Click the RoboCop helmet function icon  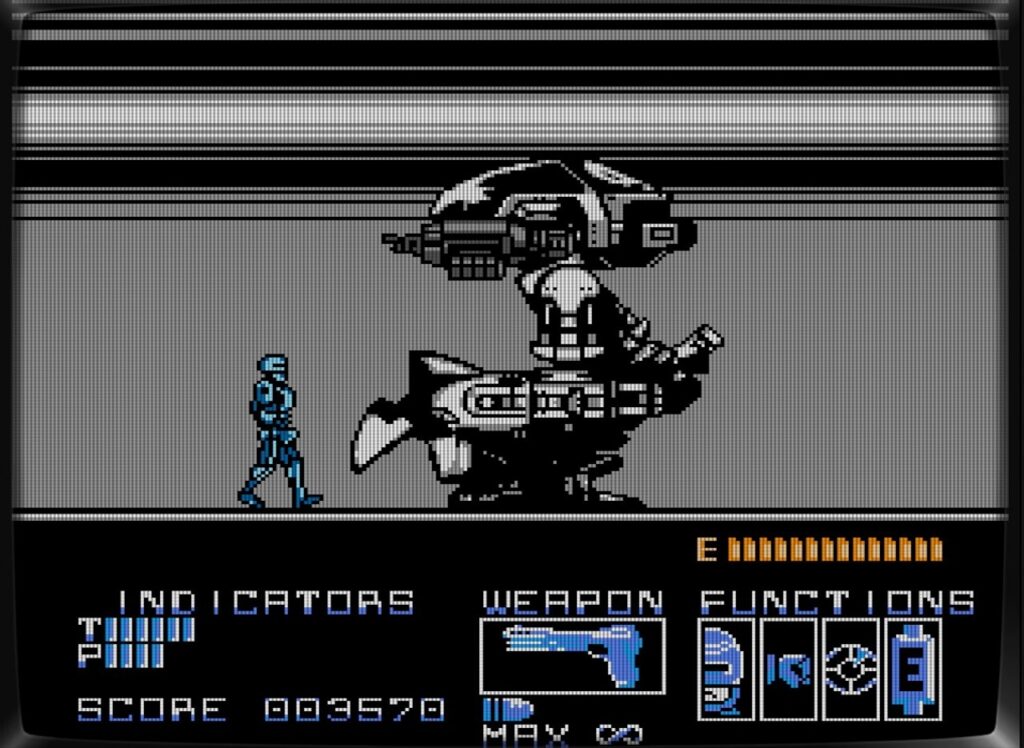pos(726,669)
